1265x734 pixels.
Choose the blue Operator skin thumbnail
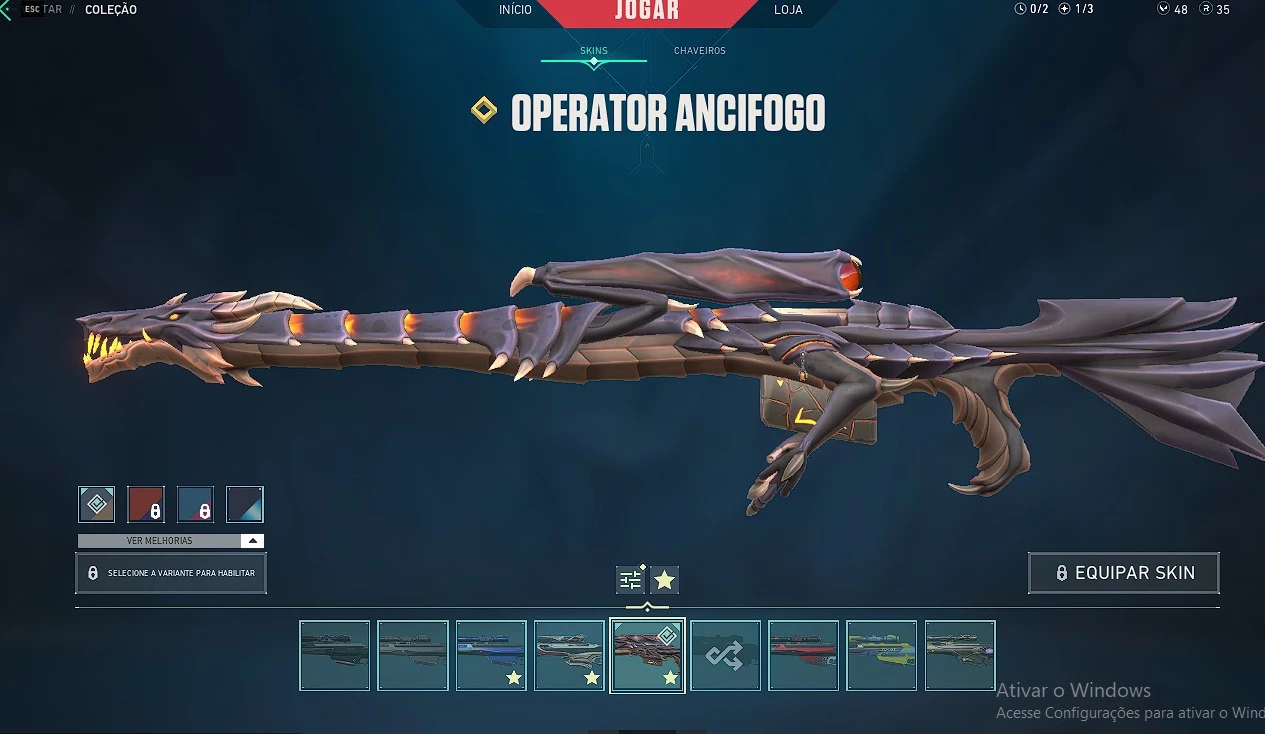point(491,655)
